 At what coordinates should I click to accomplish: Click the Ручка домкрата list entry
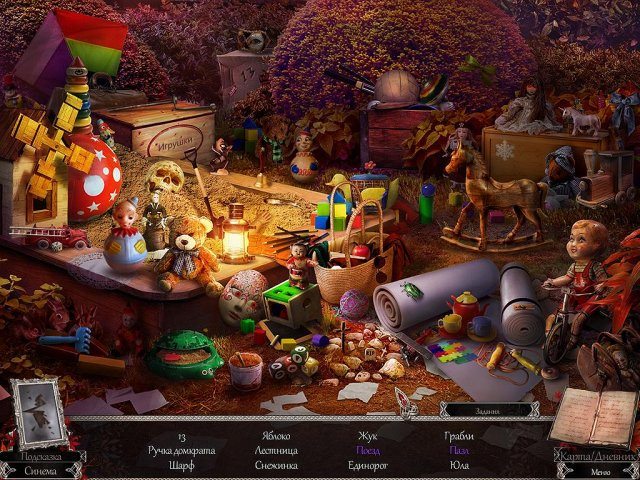(x=181, y=450)
